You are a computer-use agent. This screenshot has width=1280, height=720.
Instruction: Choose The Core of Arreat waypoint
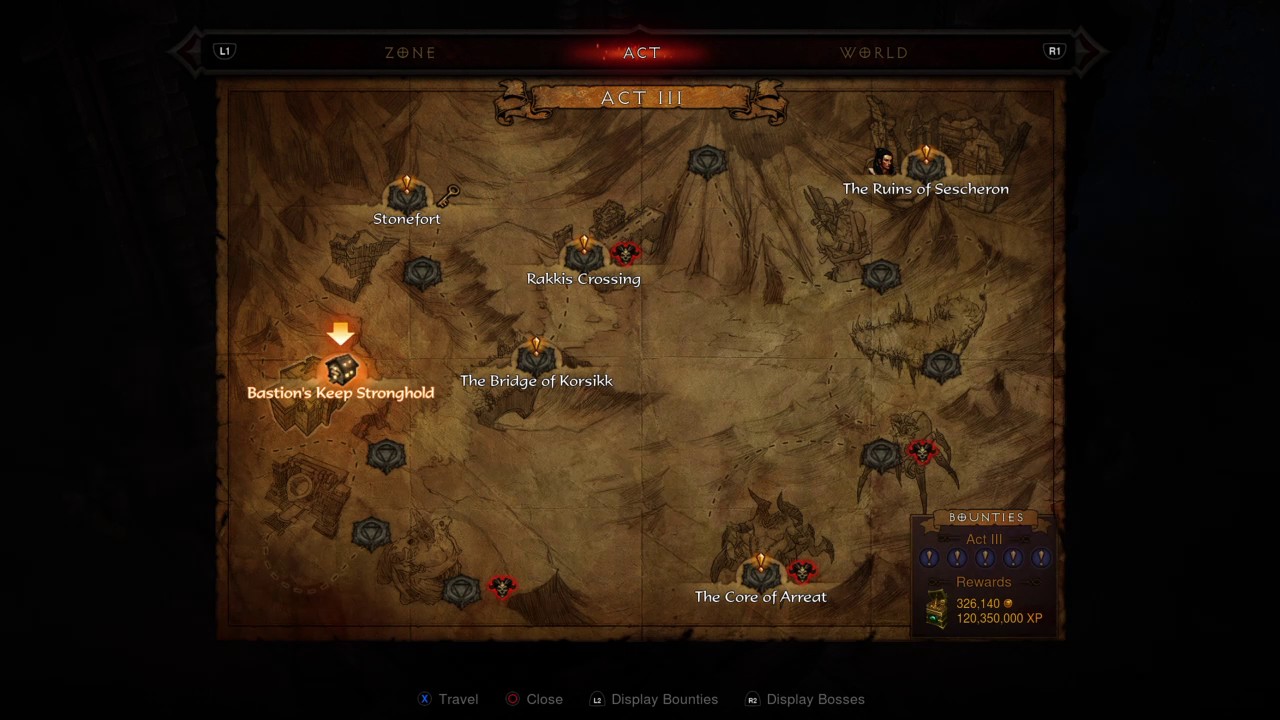pos(760,574)
